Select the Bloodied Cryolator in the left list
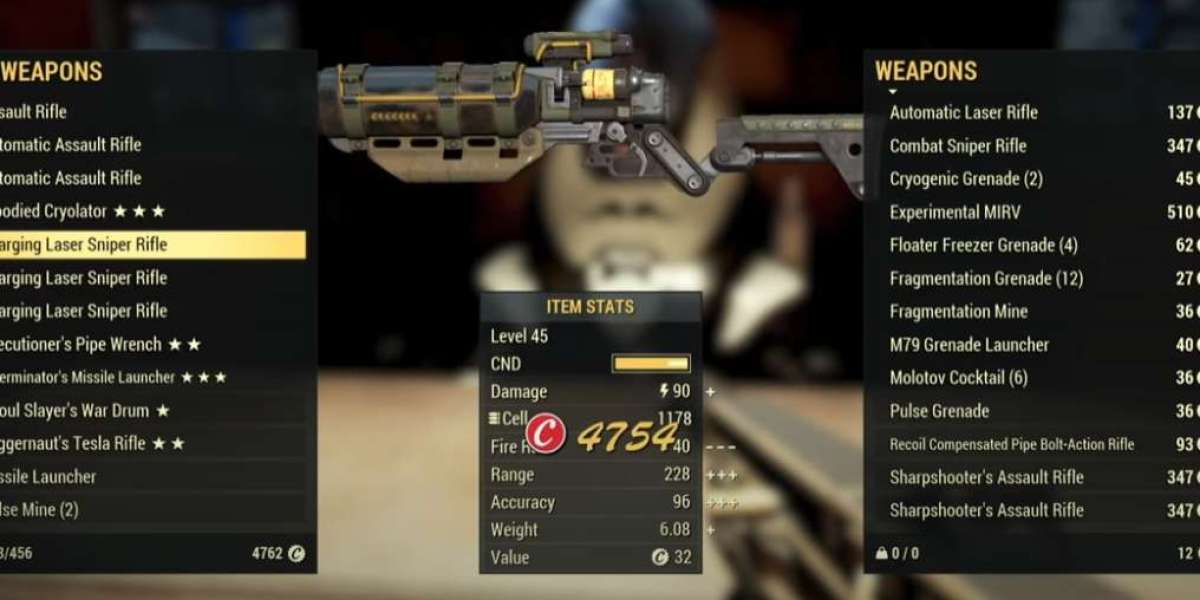Viewport: 1200px width, 600px height. 85,211
